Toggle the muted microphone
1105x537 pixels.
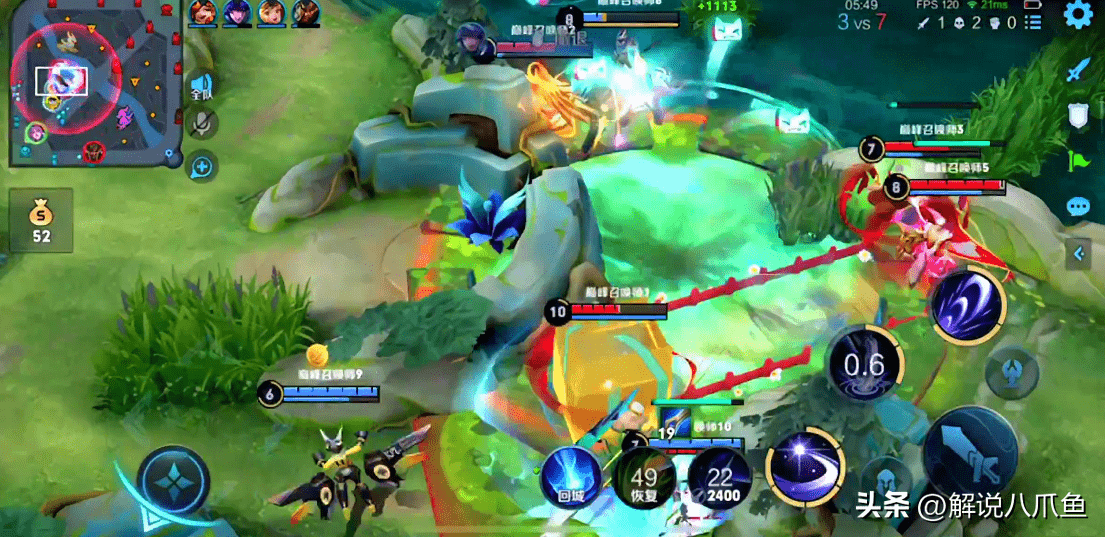(x=202, y=123)
